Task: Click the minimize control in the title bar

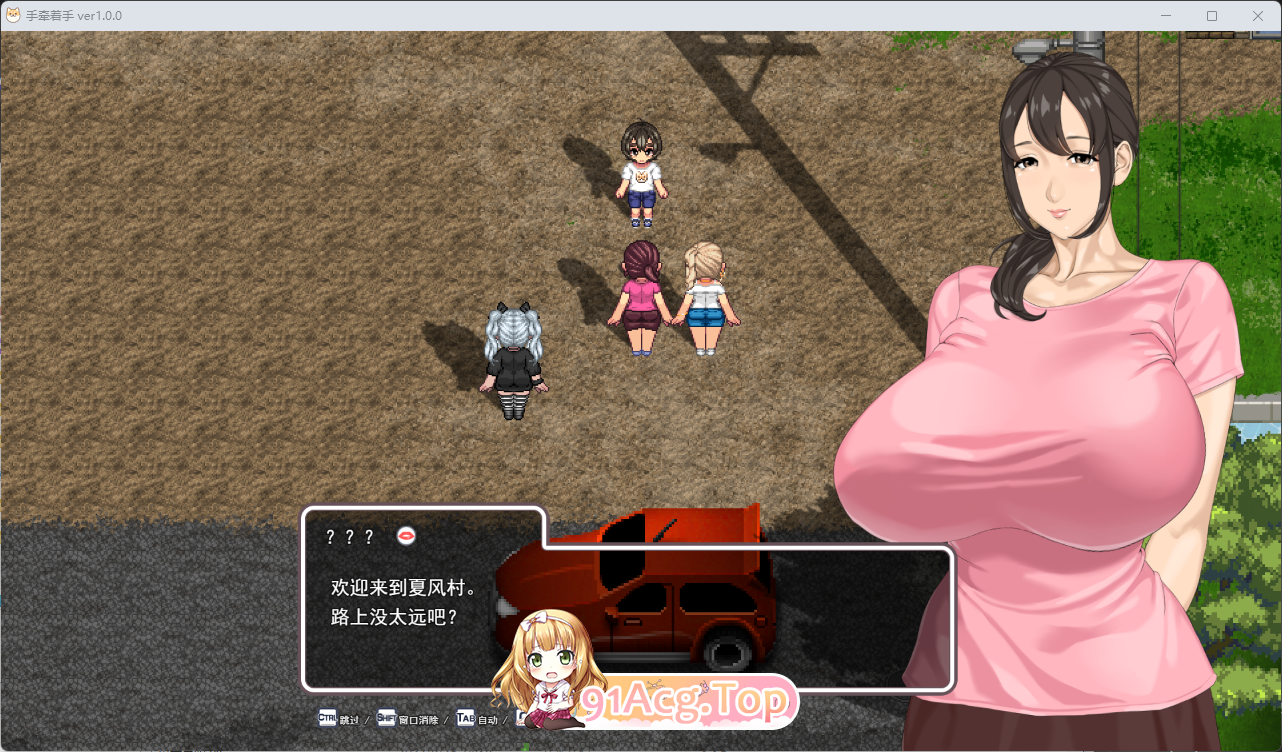Action: [x=1166, y=16]
